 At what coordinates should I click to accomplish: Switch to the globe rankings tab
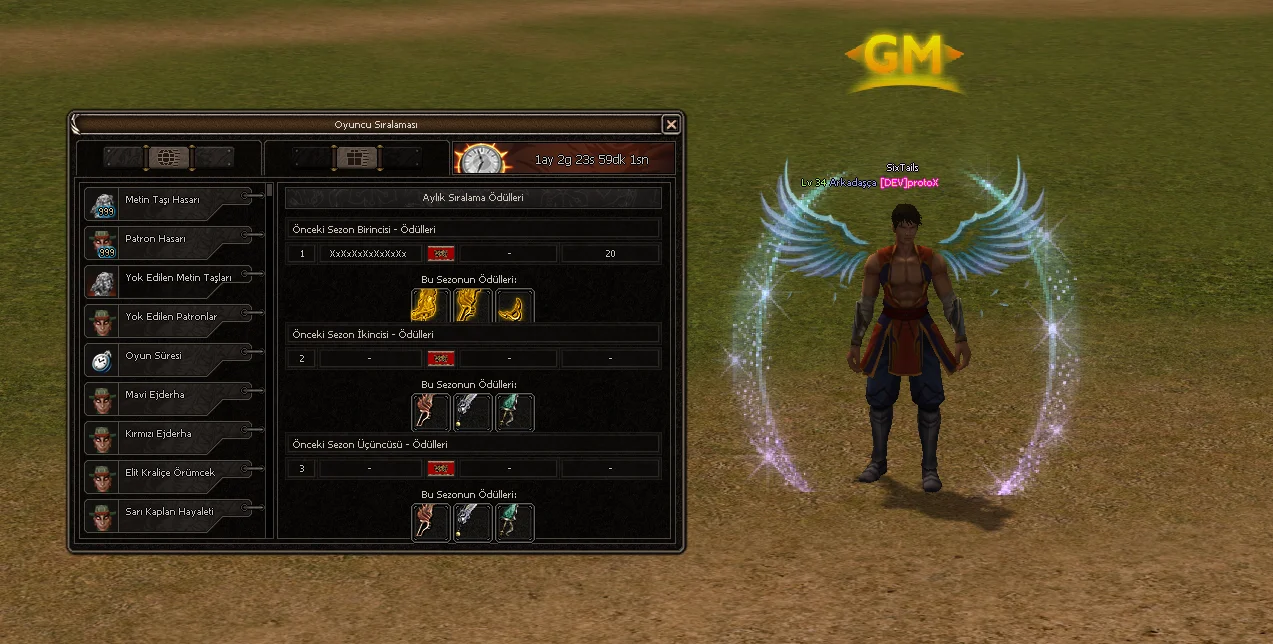pos(169,158)
